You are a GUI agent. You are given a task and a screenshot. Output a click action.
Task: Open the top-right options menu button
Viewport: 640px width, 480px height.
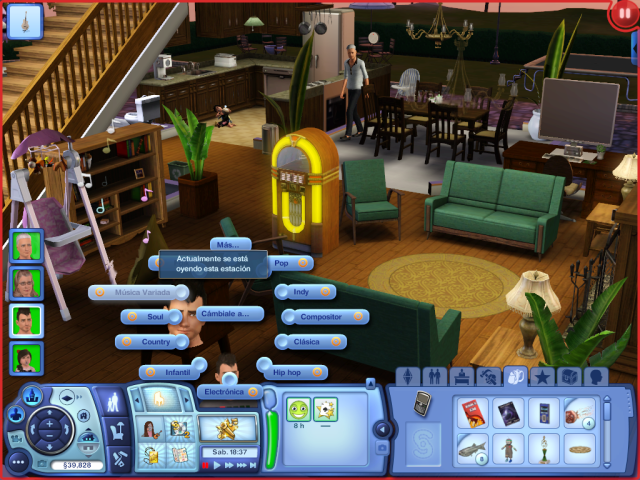622,14
